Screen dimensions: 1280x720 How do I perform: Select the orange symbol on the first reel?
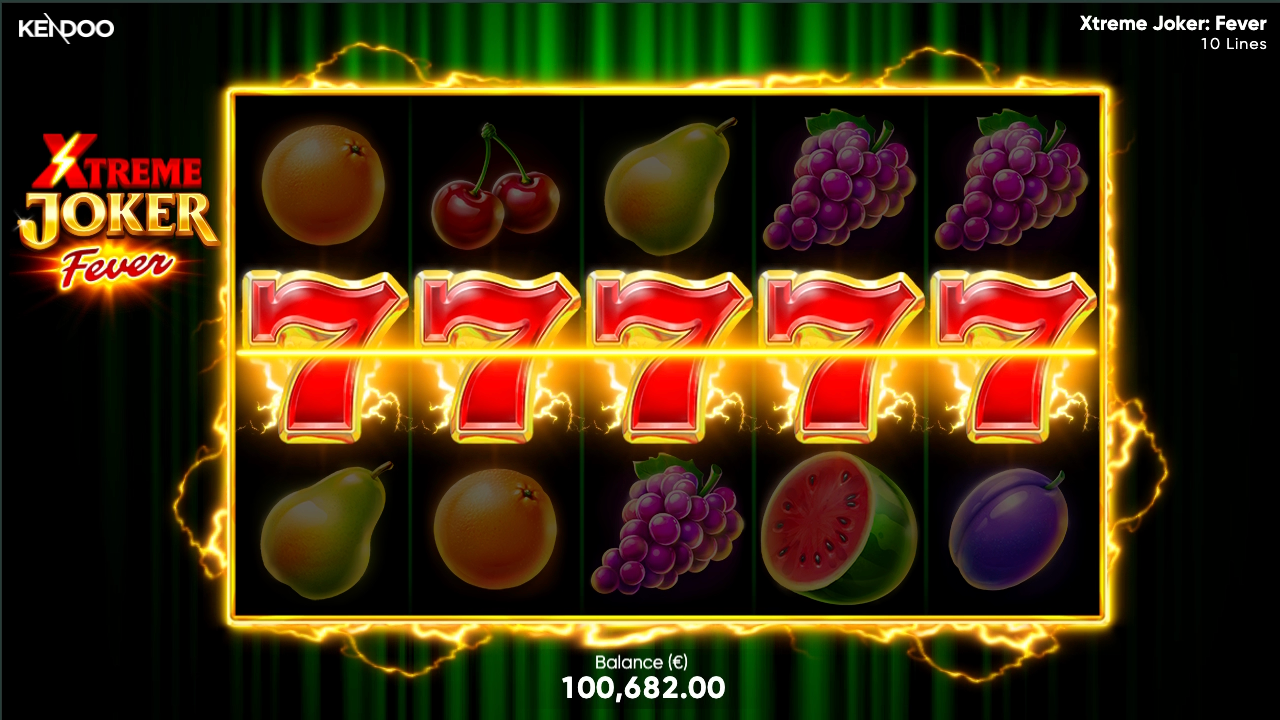[x=322, y=184]
